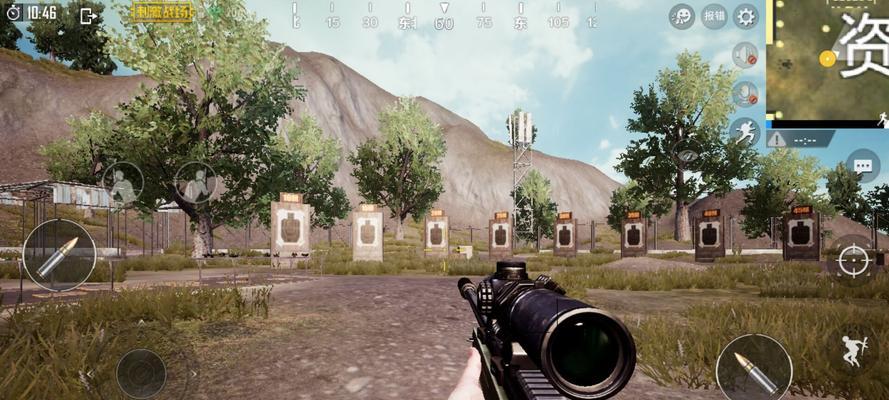This screenshot has width=889, height=400.
Task: Tap the 报错 report button
Action: point(714,16)
